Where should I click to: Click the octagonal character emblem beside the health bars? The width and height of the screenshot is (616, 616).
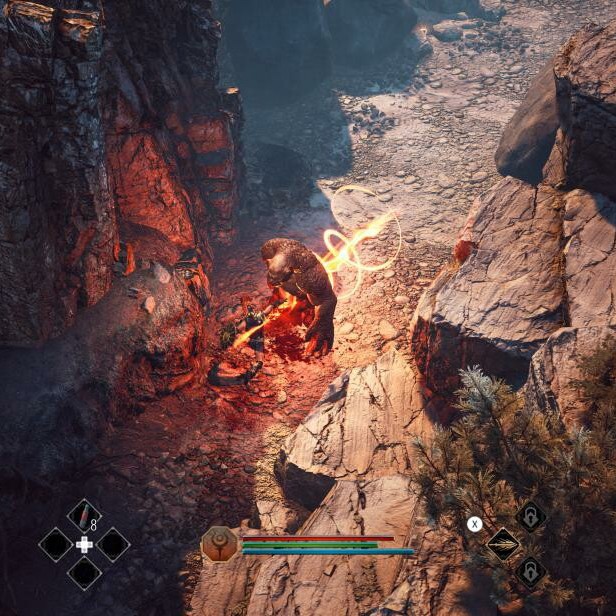pyautogui.click(x=218, y=544)
